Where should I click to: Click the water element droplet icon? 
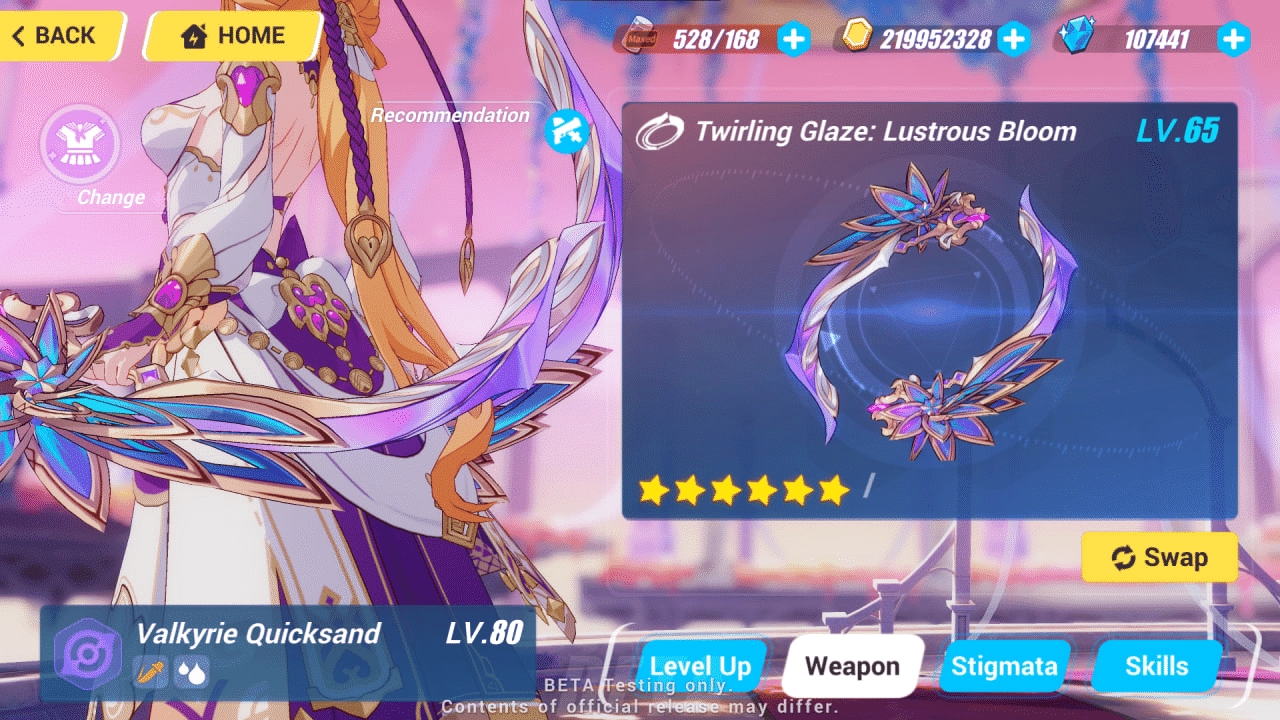point(190,673)
